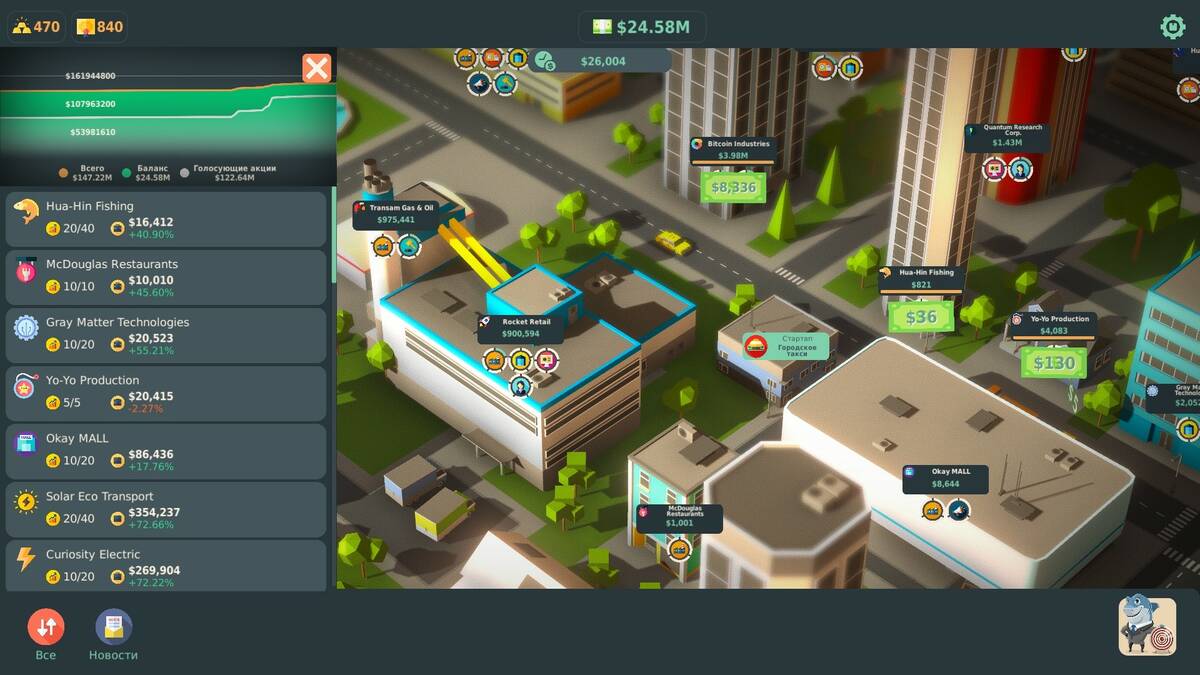Open the Quantum Research Corp. label
1200x675 pixels.
pos(1007,136)
